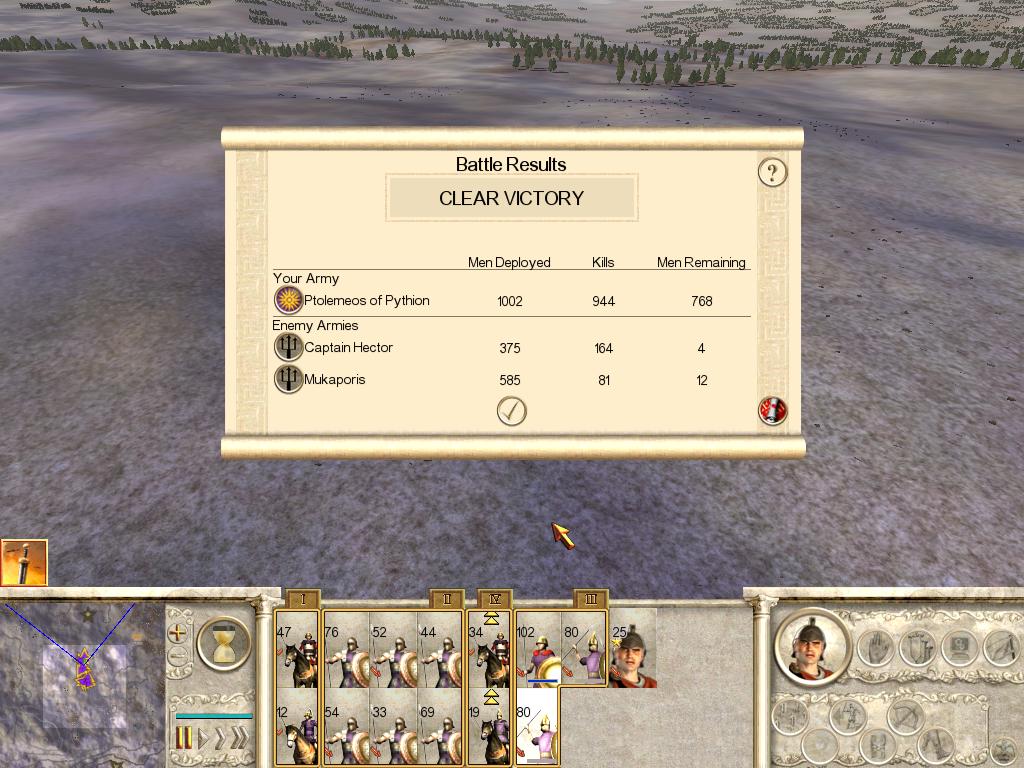
Task: Select group II tab
Action: point(447,599)
